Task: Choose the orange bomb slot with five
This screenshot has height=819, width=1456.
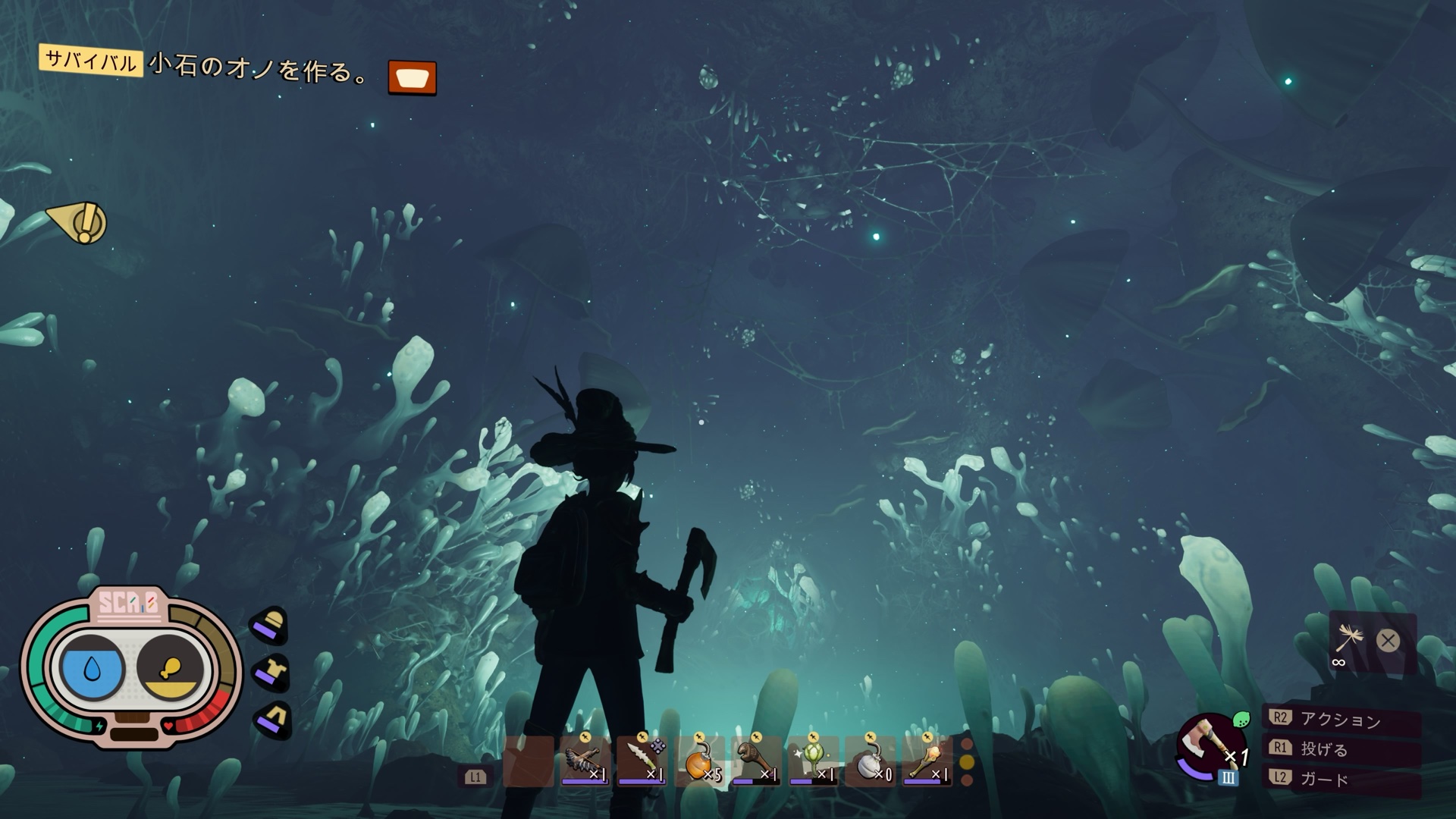Action: point(699,761)
